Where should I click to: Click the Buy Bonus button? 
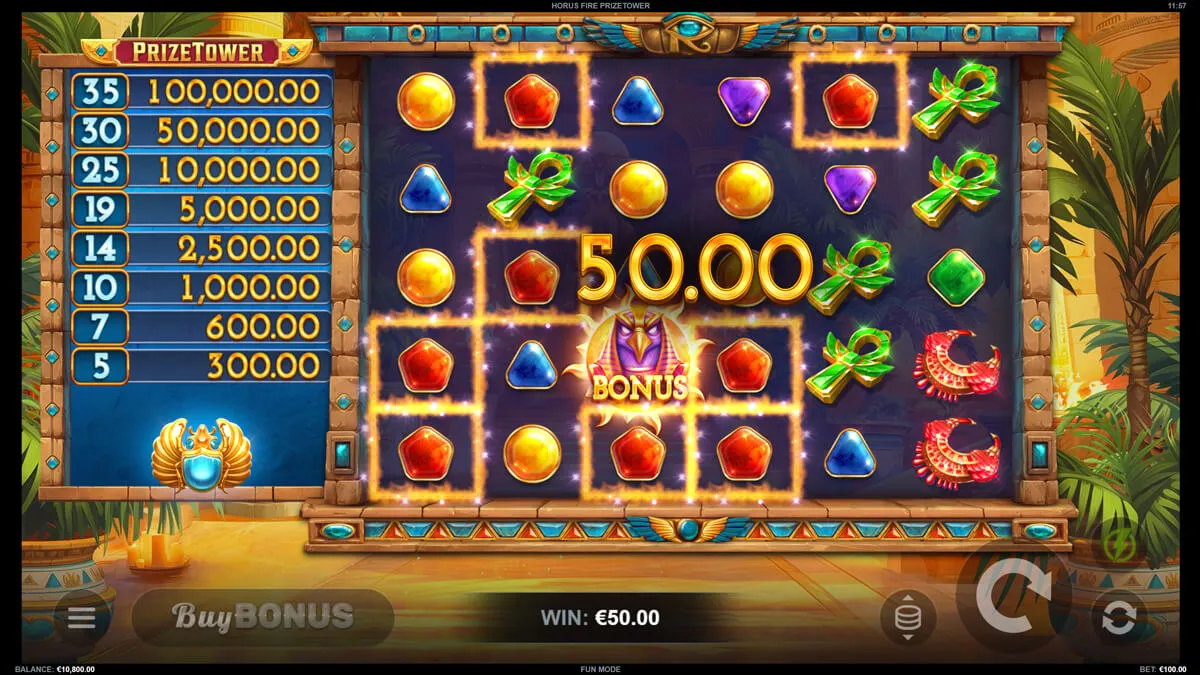click(262, 616)
